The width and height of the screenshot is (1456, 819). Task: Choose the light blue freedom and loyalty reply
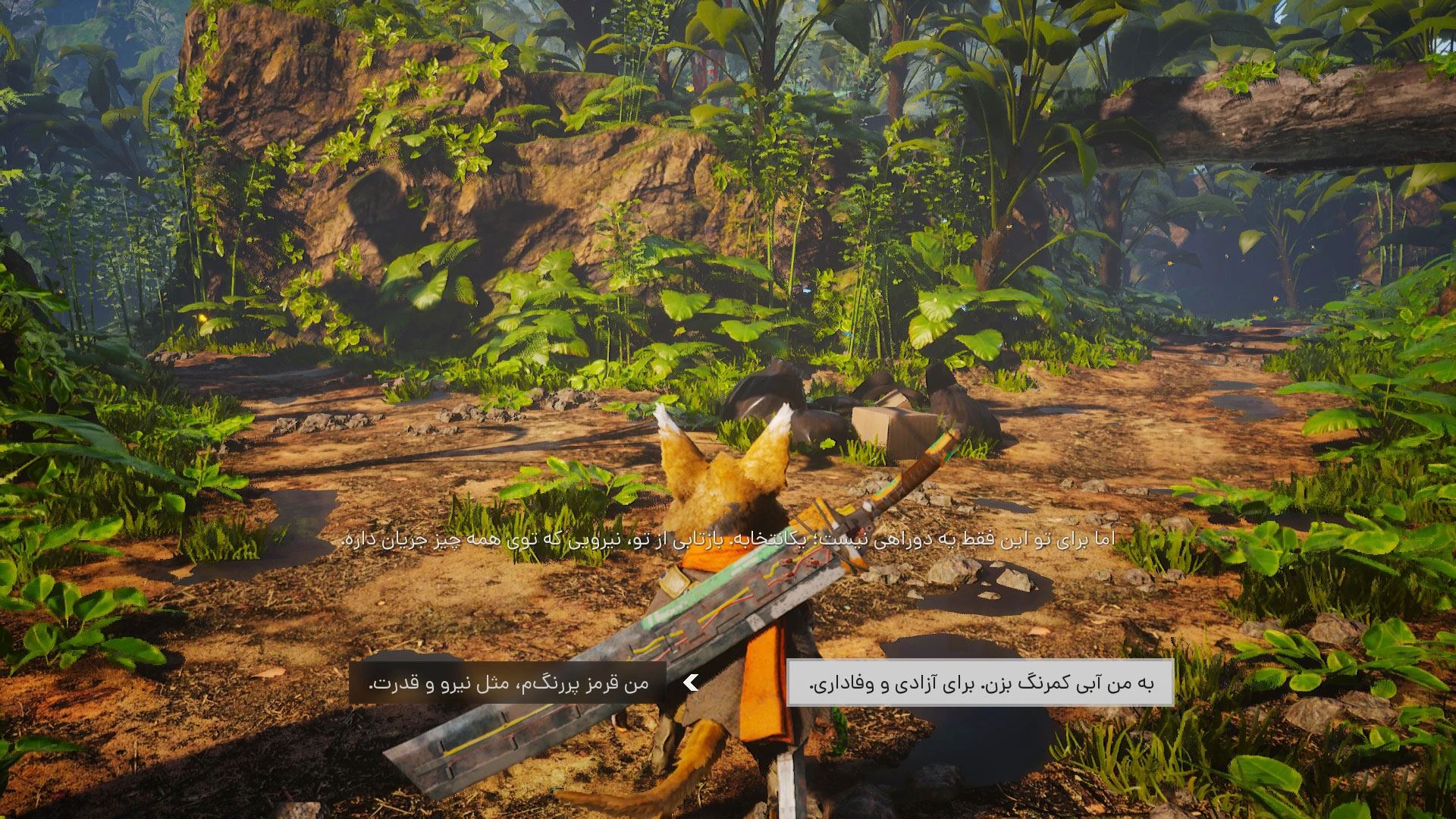pyautogui.click(x=980, y=683)
